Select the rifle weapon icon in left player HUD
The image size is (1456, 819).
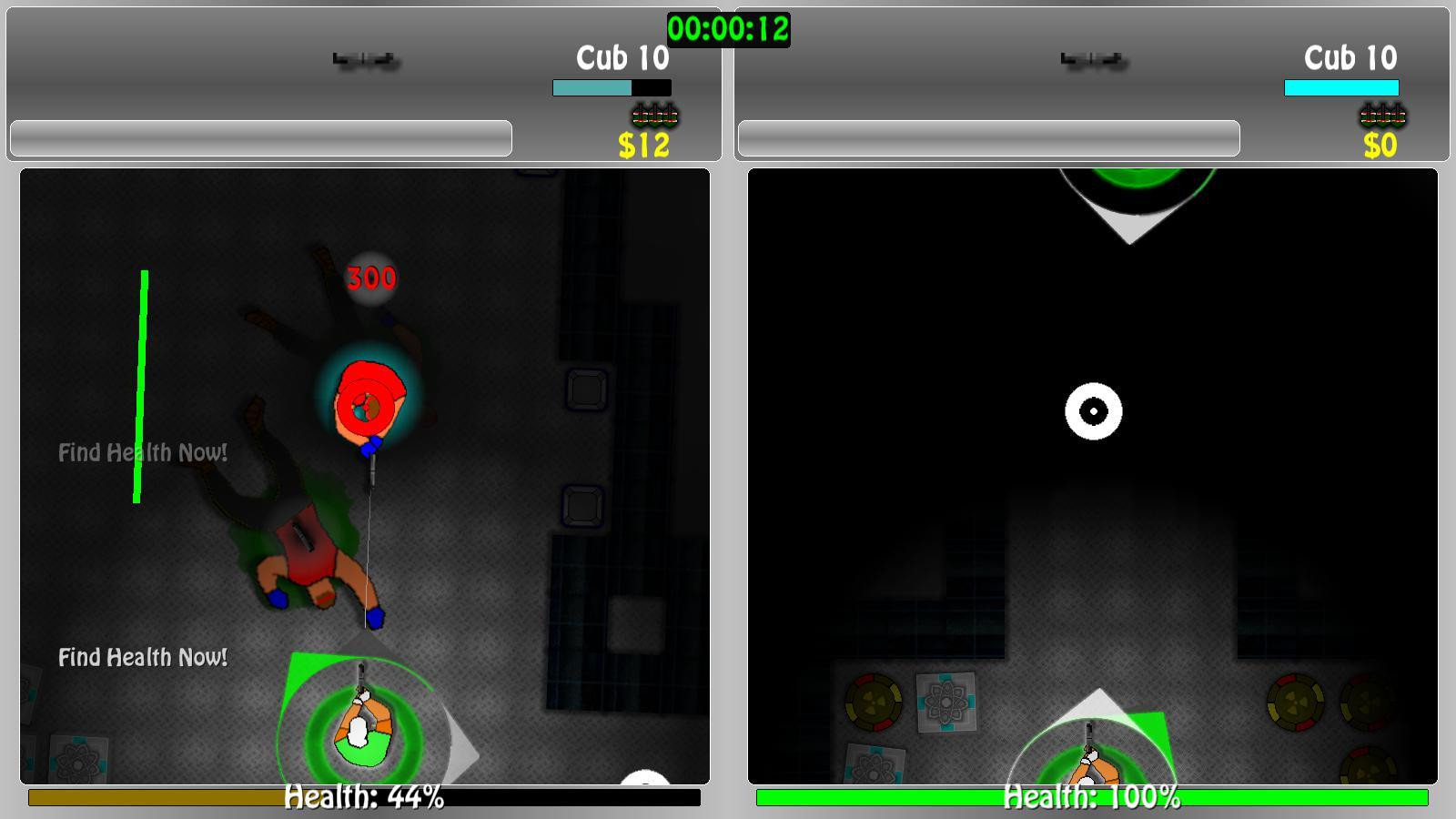pyautogui.click(x=364, y=59)
